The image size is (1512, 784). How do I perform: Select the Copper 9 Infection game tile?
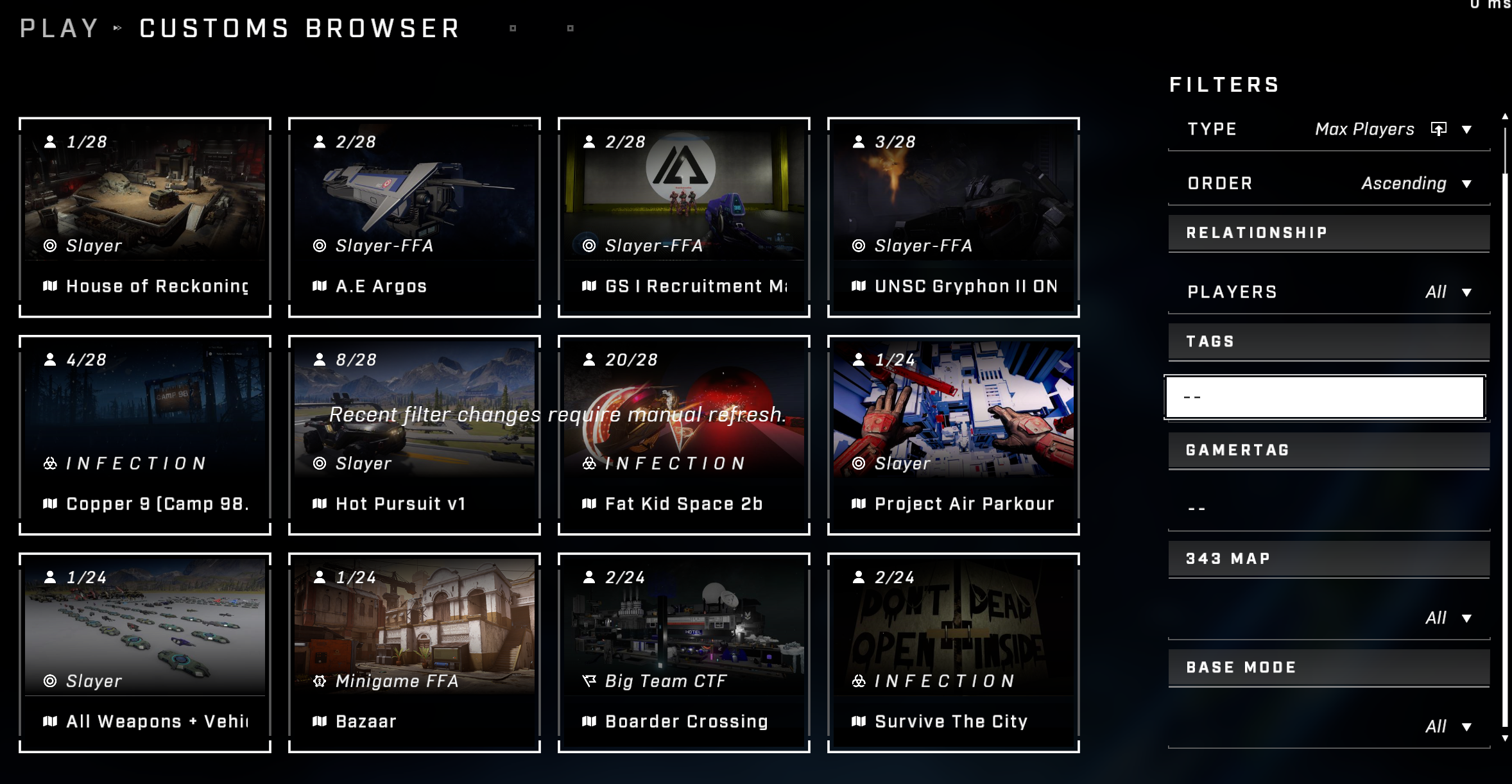(x=145, y=435)
